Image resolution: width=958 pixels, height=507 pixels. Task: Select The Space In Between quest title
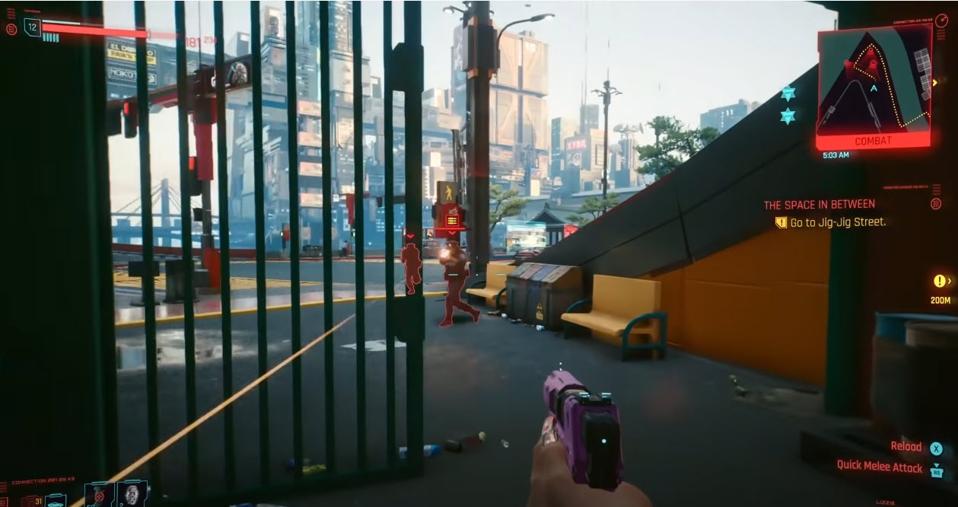tap(818, 205)
